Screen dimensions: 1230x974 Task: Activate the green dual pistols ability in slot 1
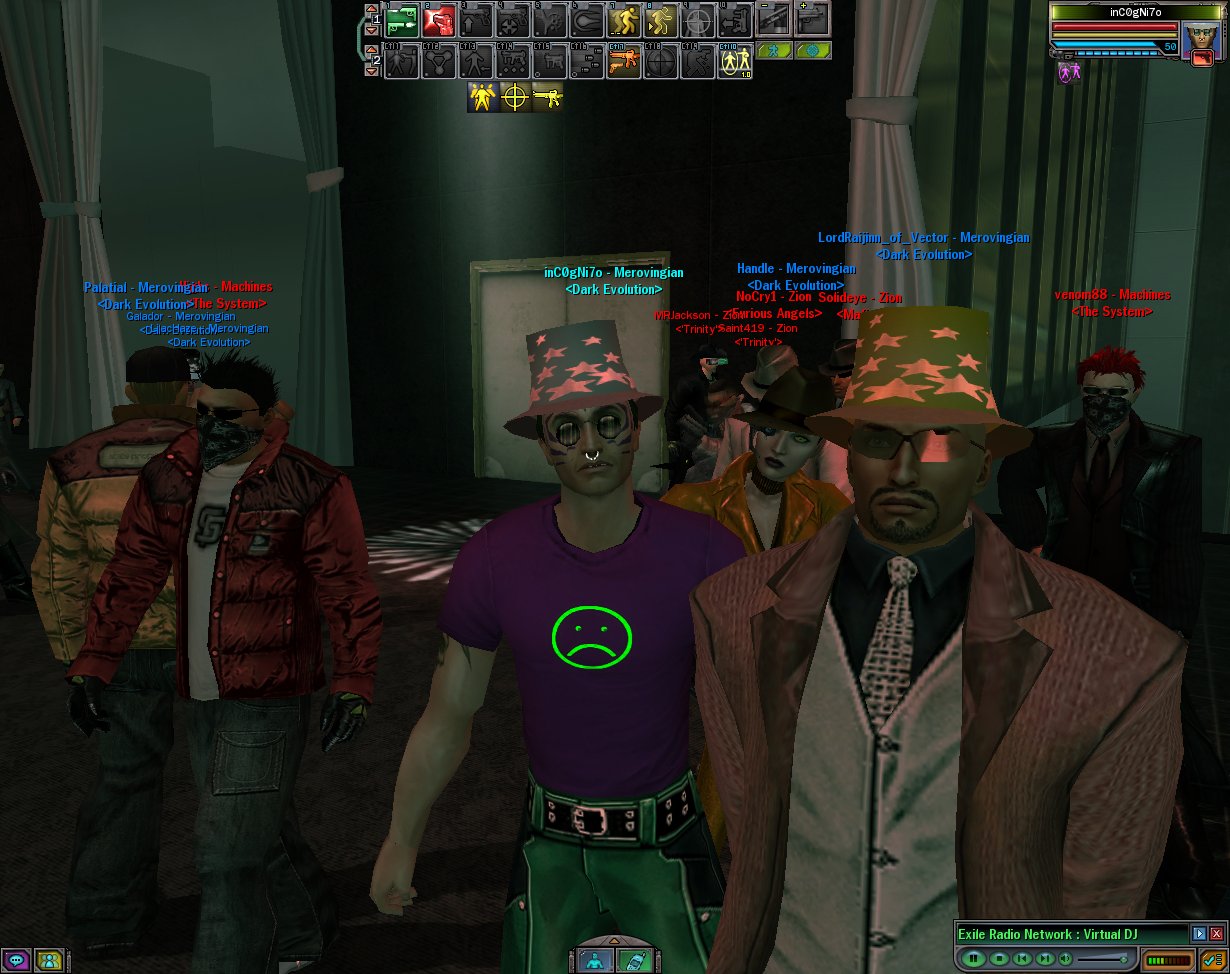click(x=401, y=20)
